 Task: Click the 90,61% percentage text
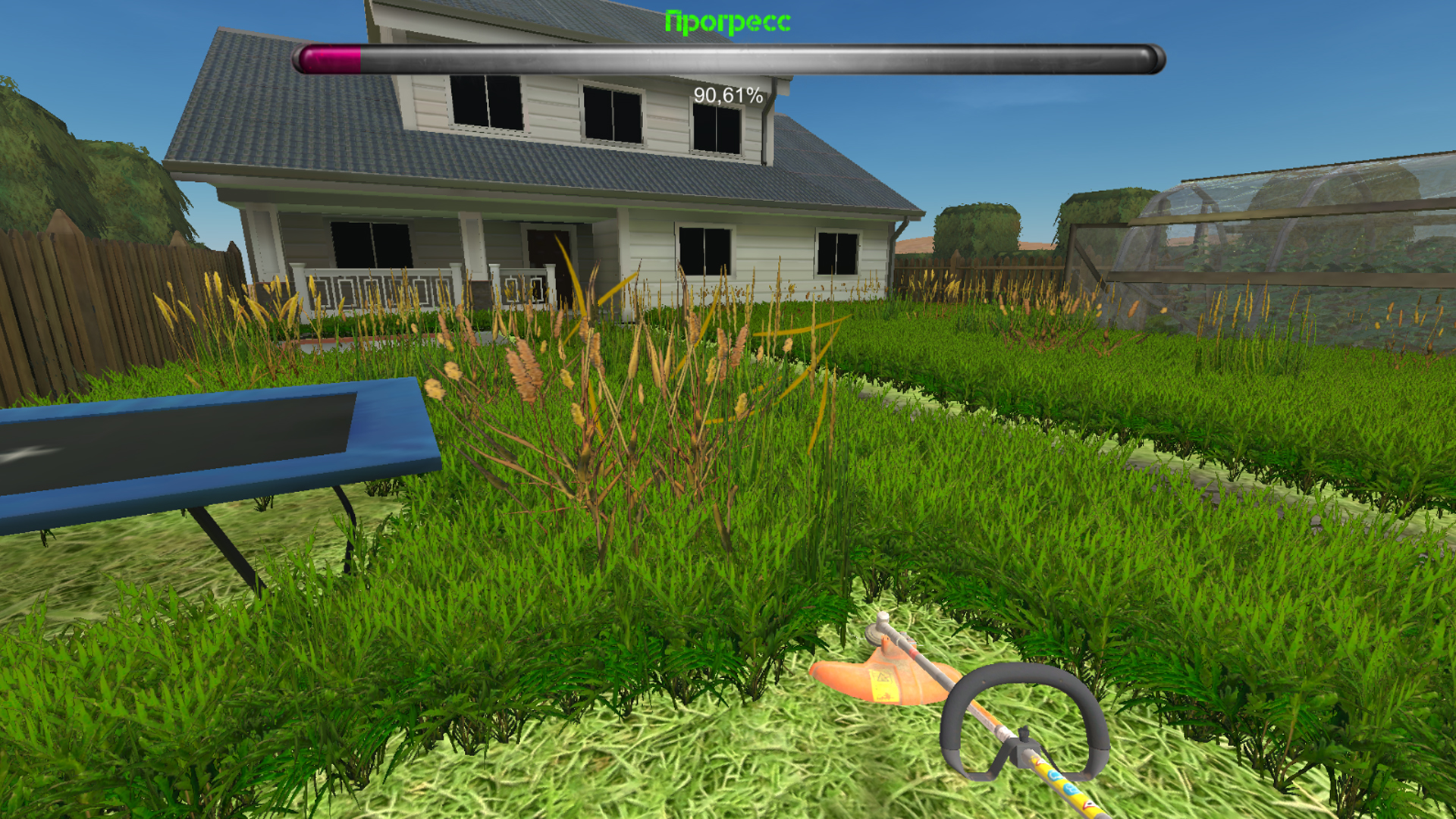726,96
